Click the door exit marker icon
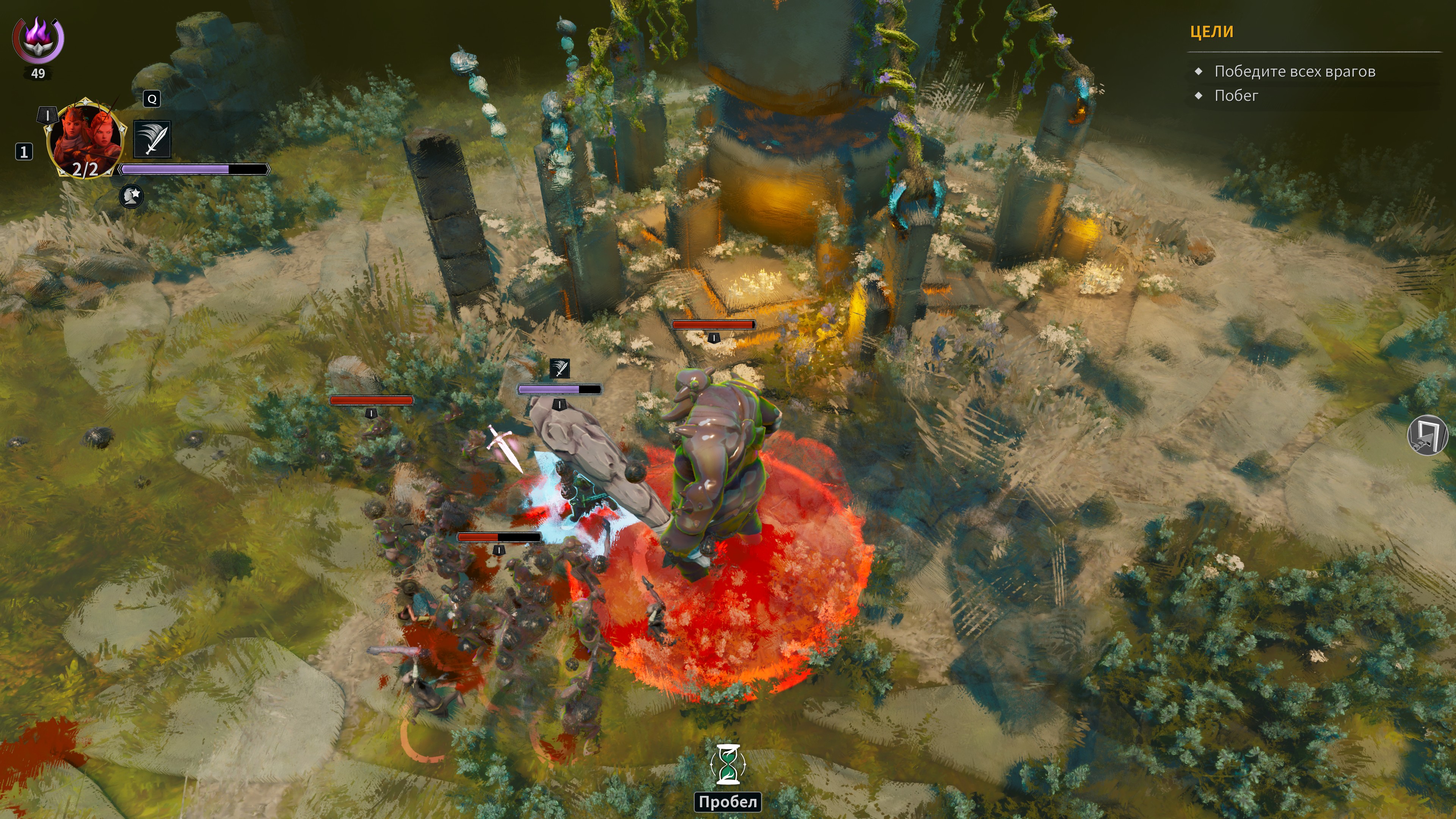 (x=1427, y=434)
